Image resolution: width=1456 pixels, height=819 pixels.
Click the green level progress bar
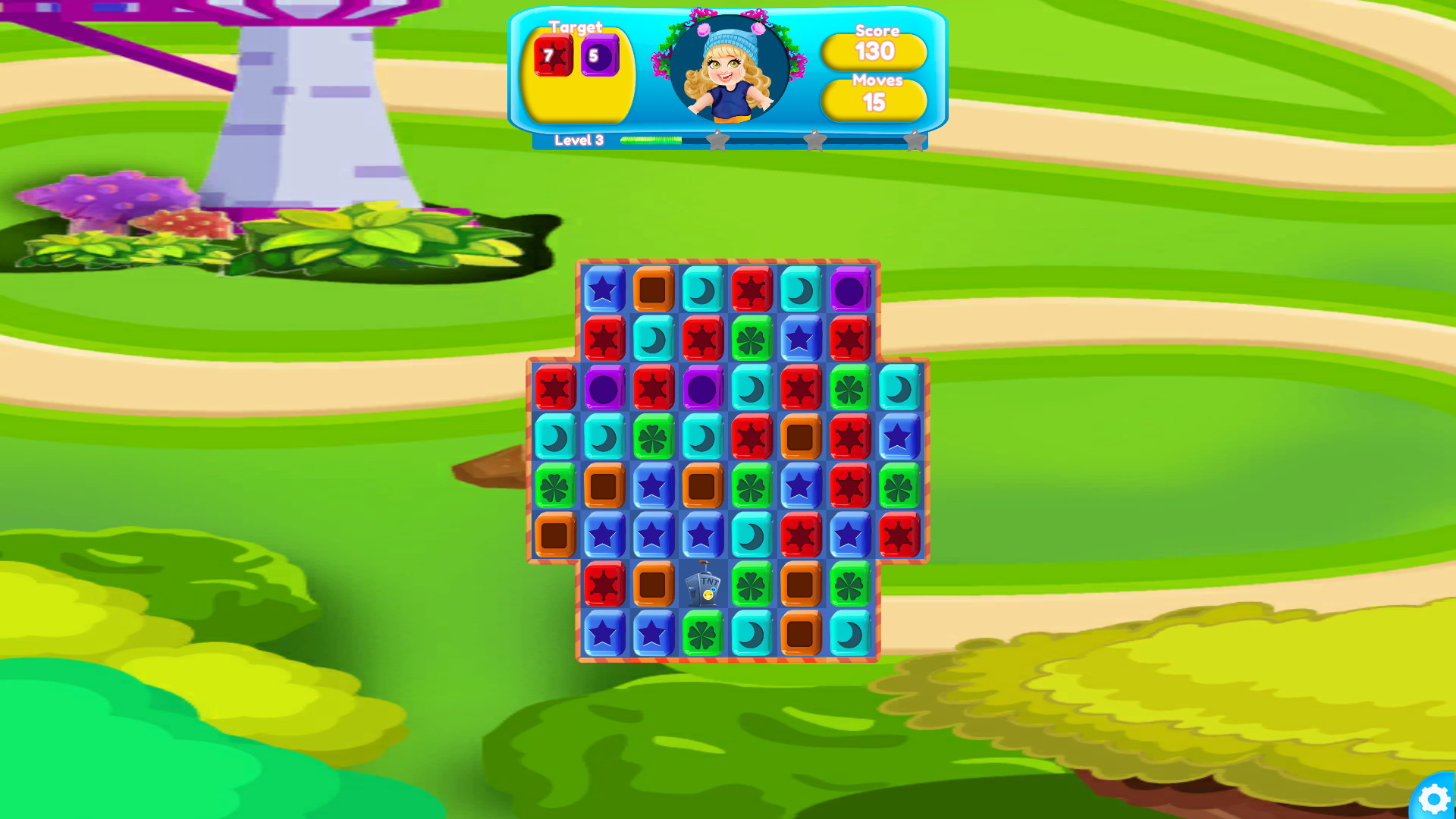coord(652,140)
